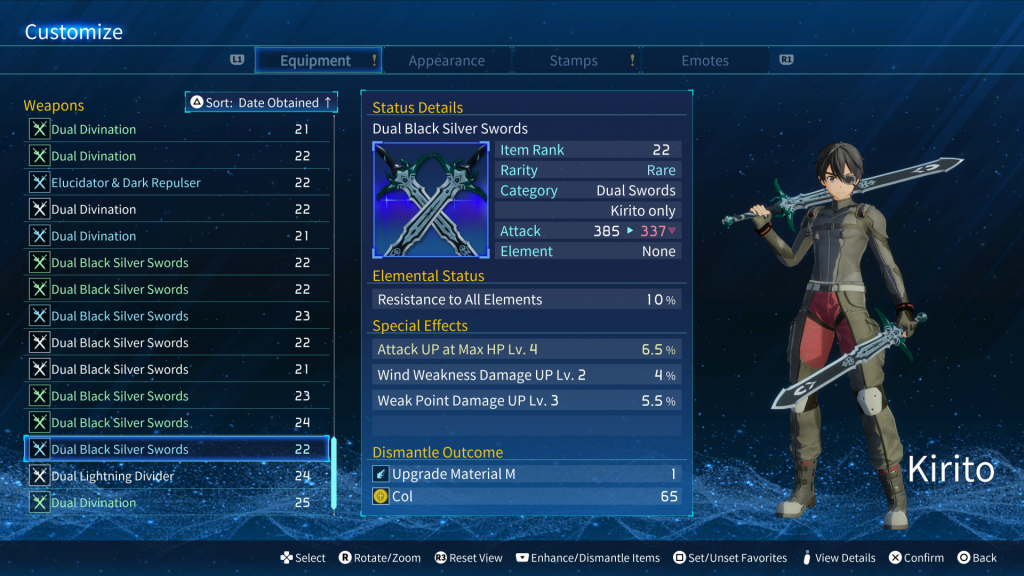Switch to the Appearance tab
Image resolution: width=1024 pixels, height=576 pixels.
point(446,61)
